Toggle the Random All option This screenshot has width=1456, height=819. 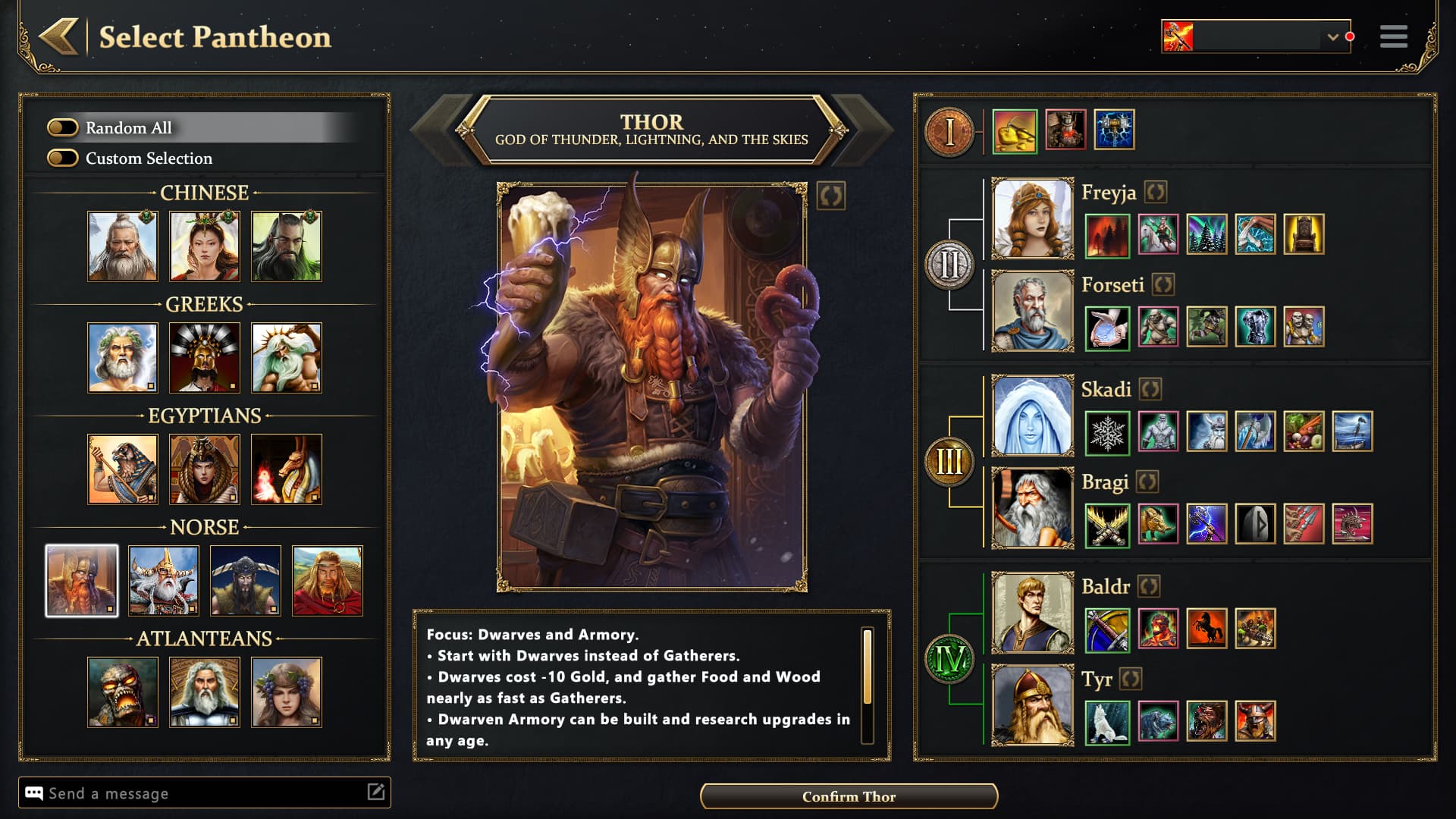[x=63, y=127]
